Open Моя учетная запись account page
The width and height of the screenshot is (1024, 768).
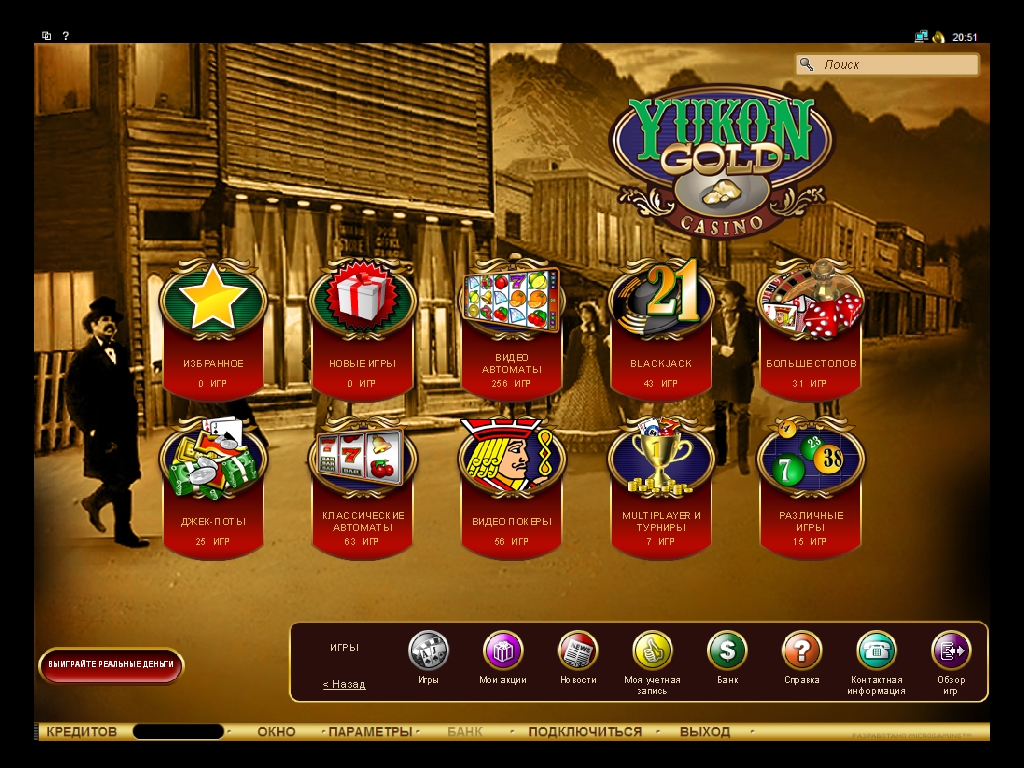click(x=652, y=651)
